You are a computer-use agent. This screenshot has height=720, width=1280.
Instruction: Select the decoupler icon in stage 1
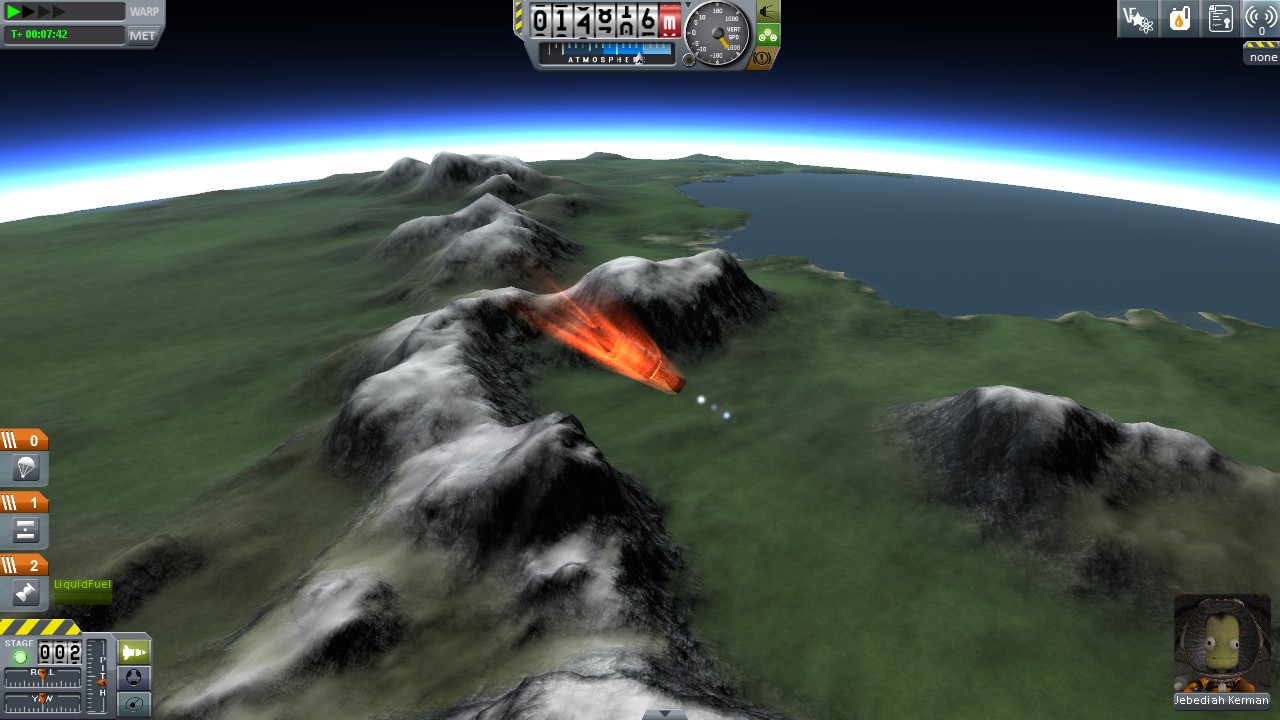(x=25, y=530)
